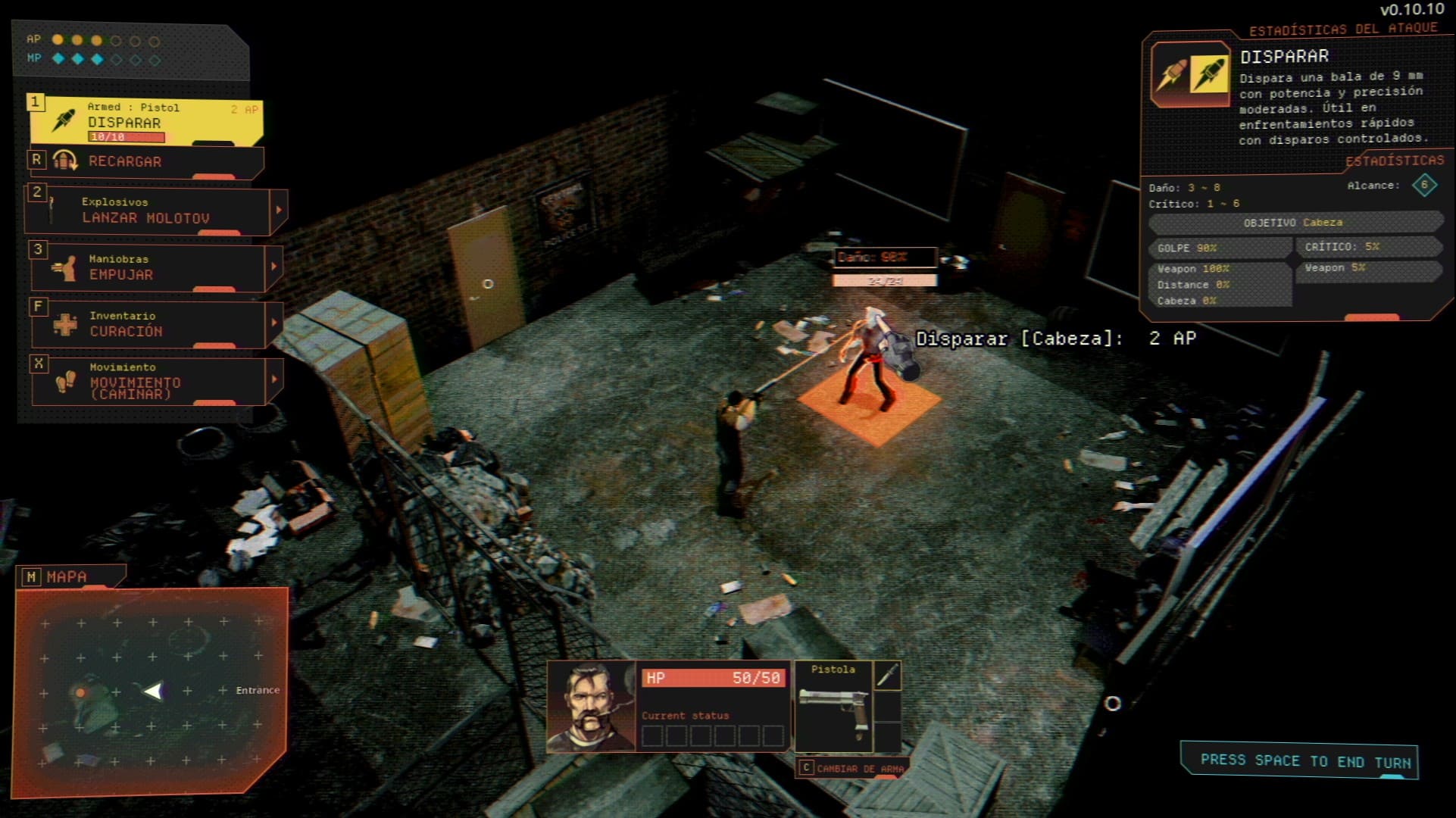
Task: Select the Disparar pistol attack action
Action: [145, 121]
